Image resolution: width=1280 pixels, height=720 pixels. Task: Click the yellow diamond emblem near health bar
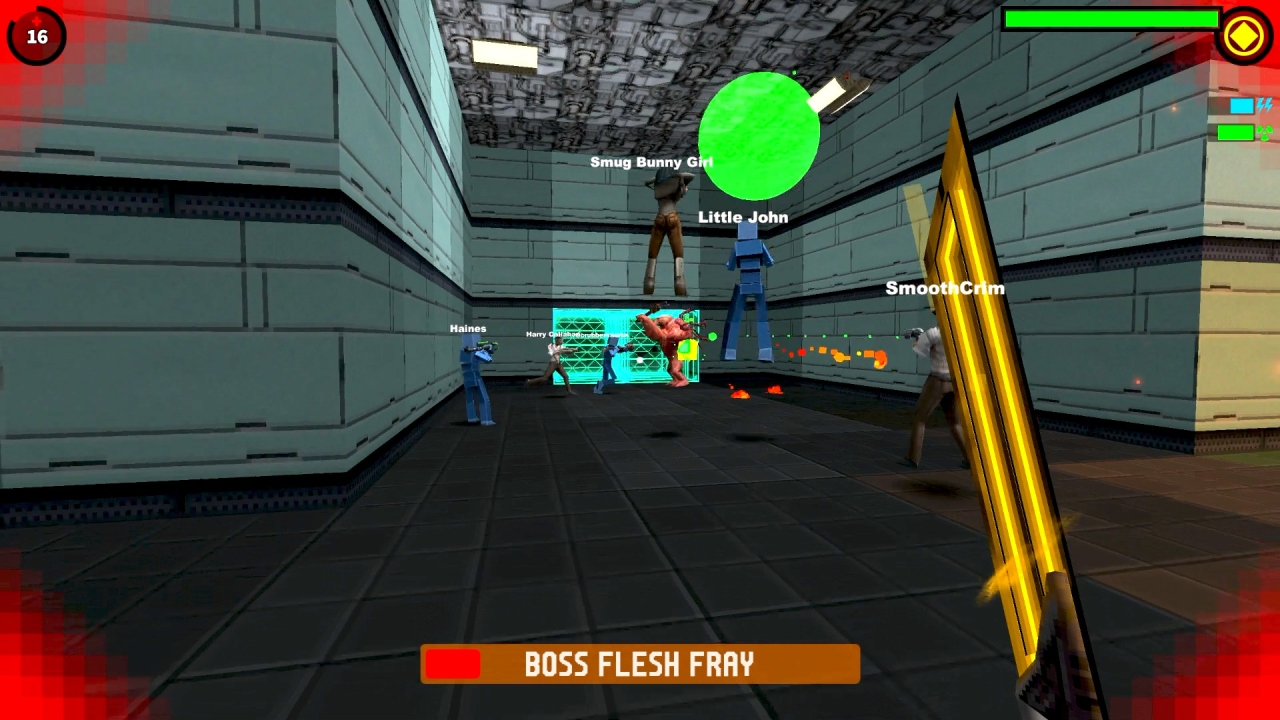pos(1244,36)
